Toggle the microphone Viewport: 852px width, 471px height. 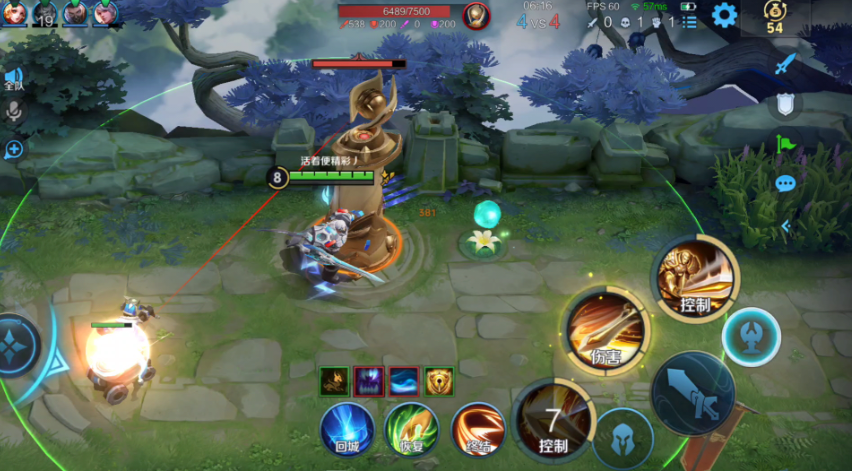click(x=14, y=112)
